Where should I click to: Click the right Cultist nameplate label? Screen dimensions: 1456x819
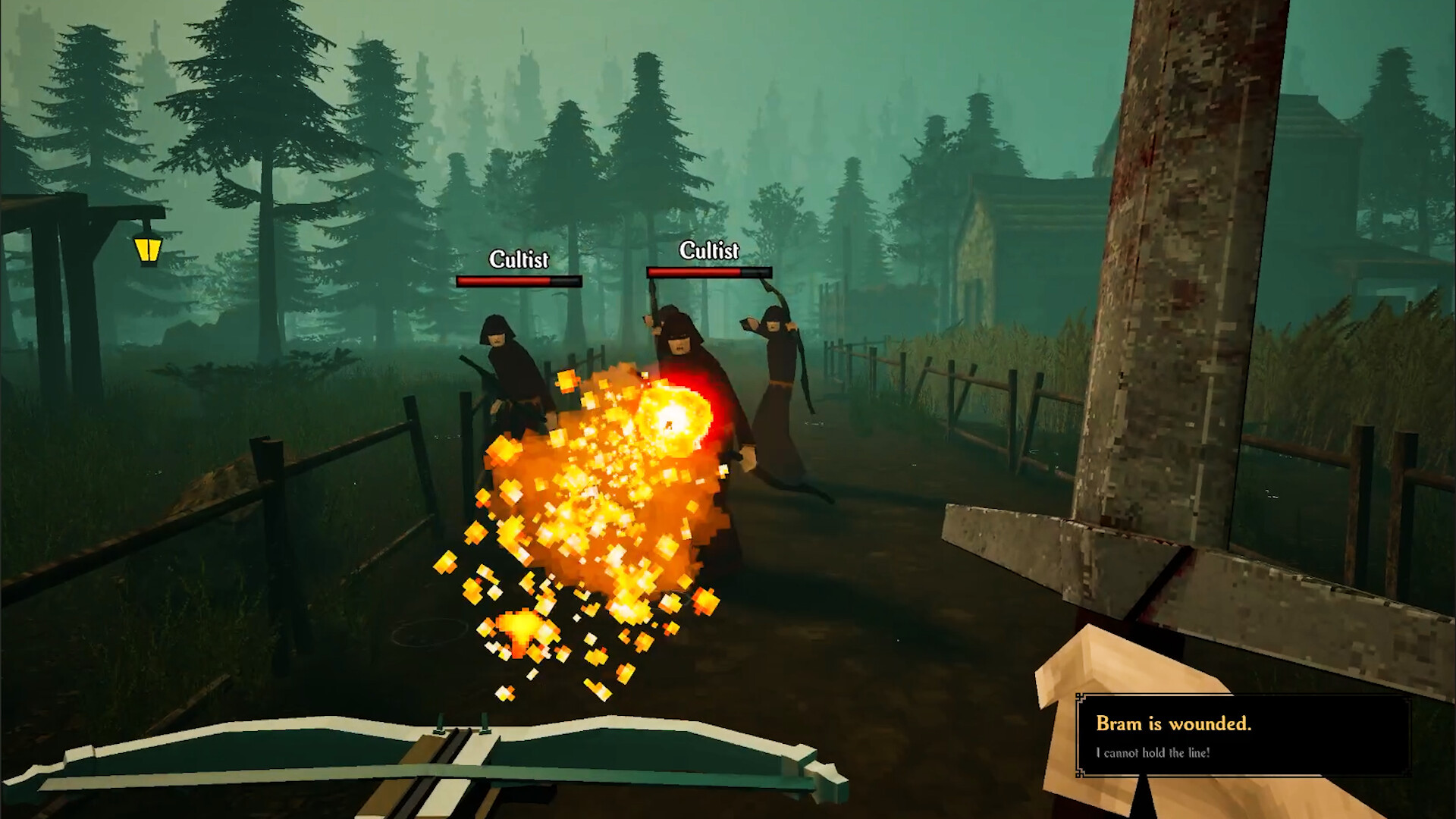(708, 249)
